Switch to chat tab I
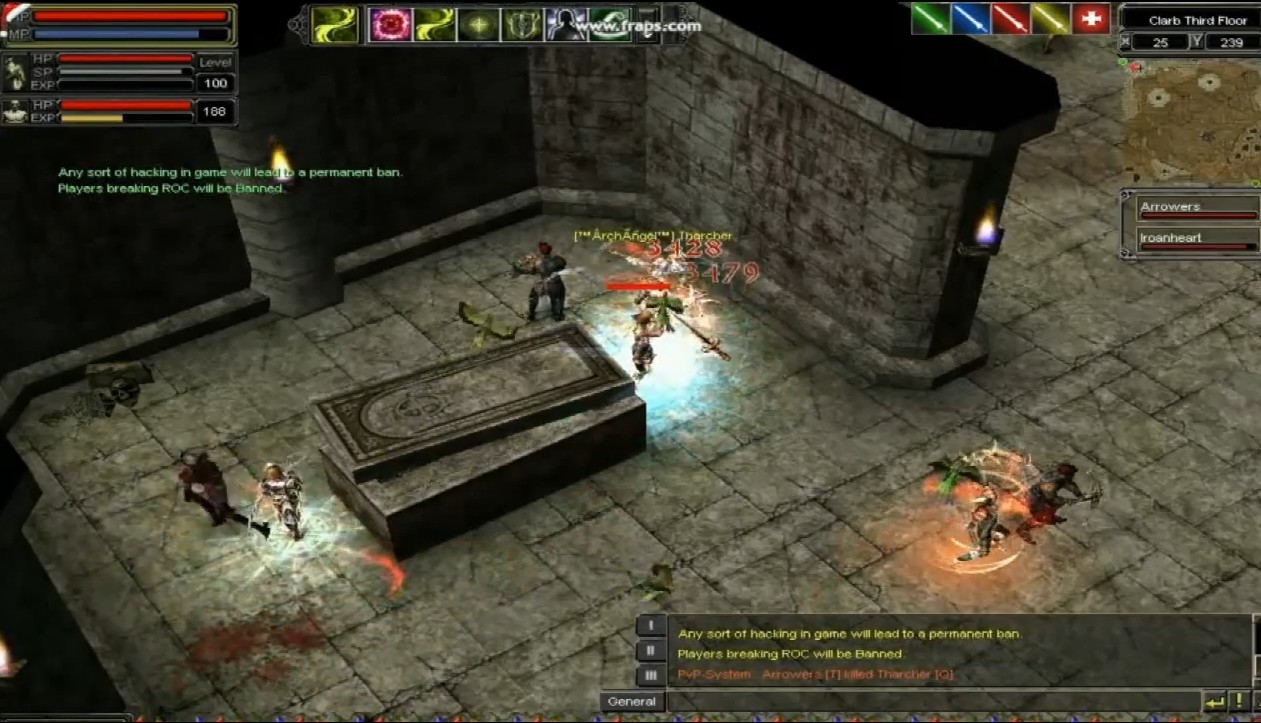This screenshot has width=1261, height=723. pos(651,626)
